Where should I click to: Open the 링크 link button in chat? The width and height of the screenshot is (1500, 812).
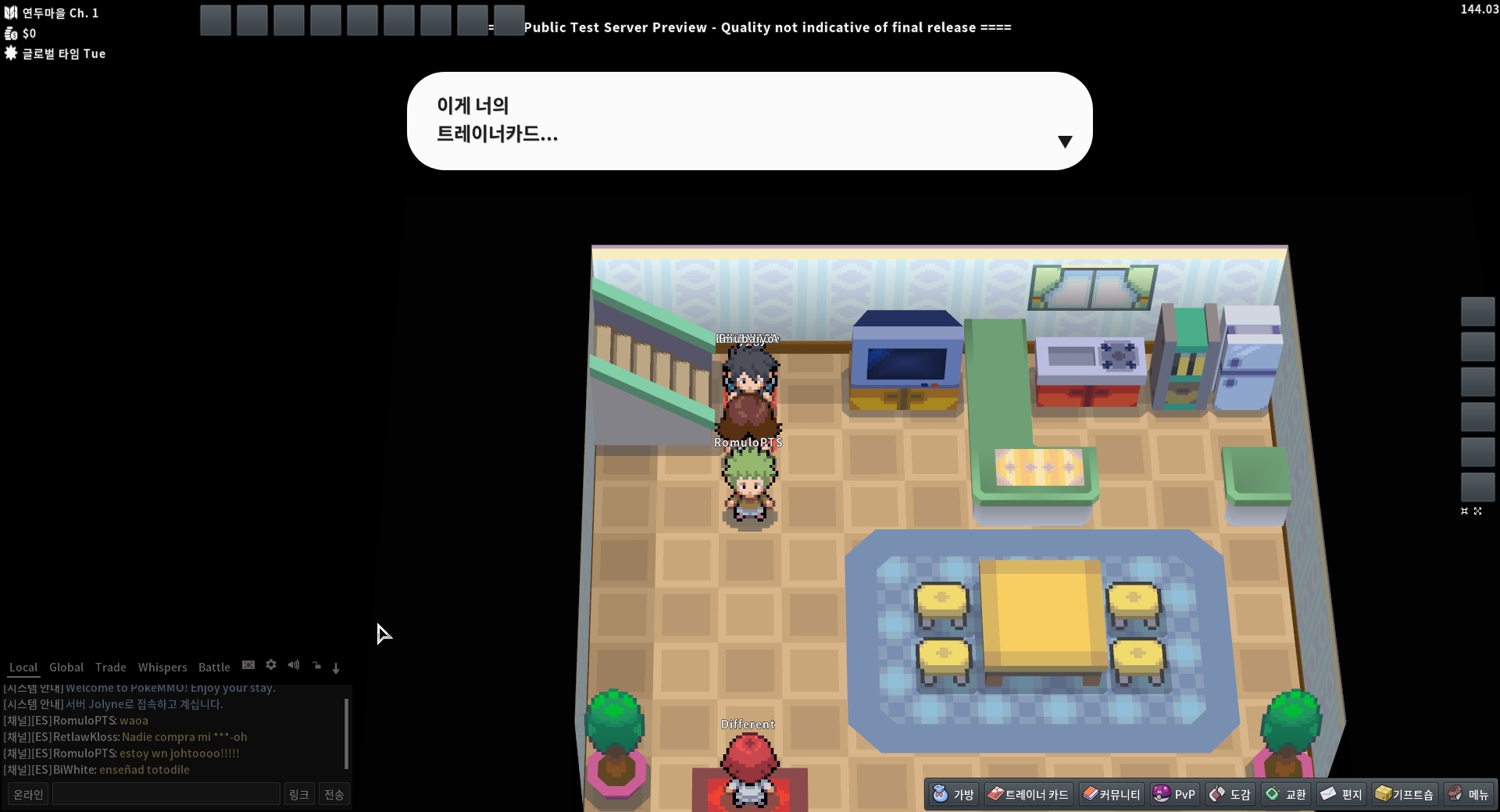[x=299, y=794]
